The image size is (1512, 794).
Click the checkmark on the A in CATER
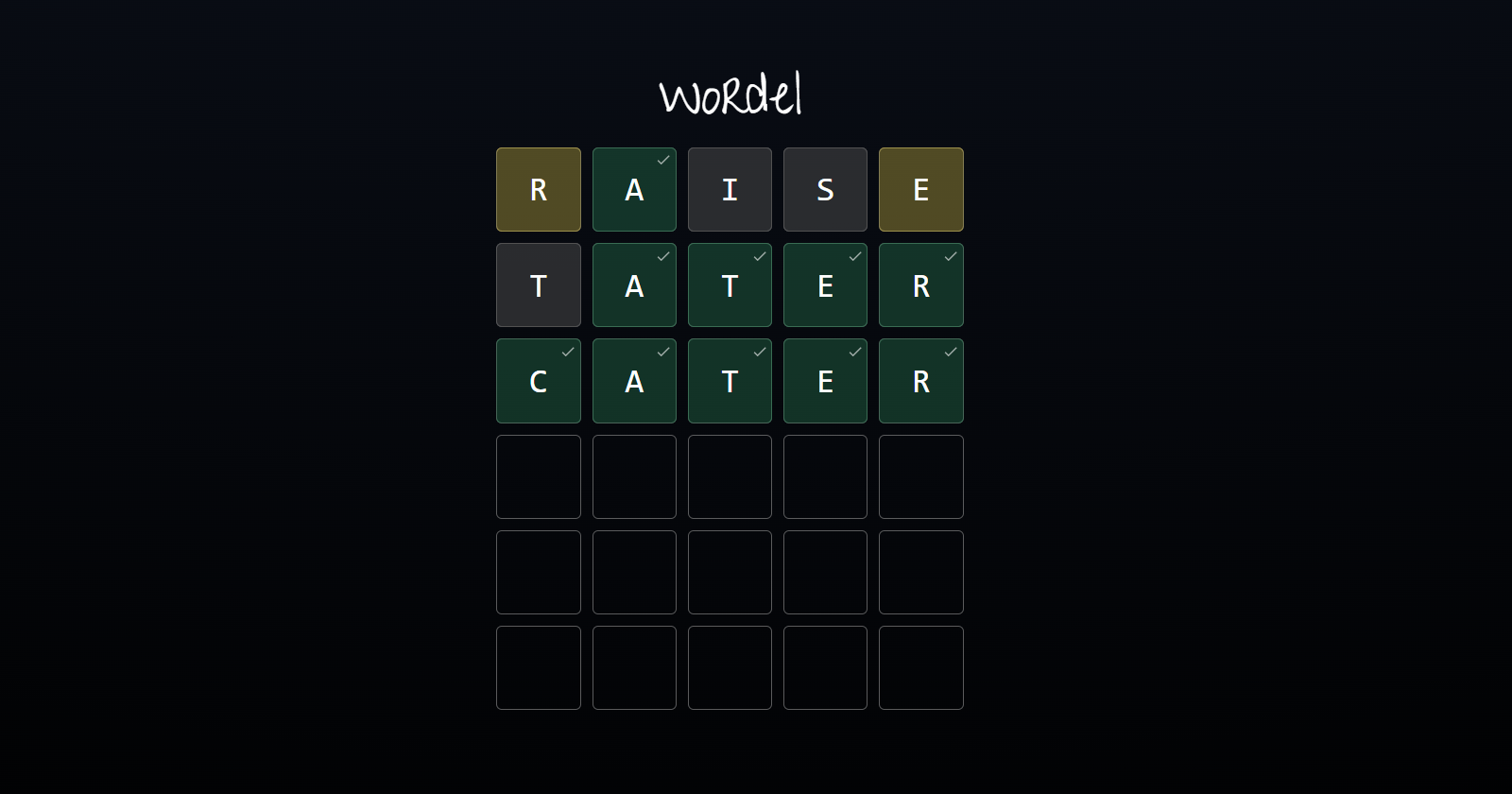[x=662, y=351]
